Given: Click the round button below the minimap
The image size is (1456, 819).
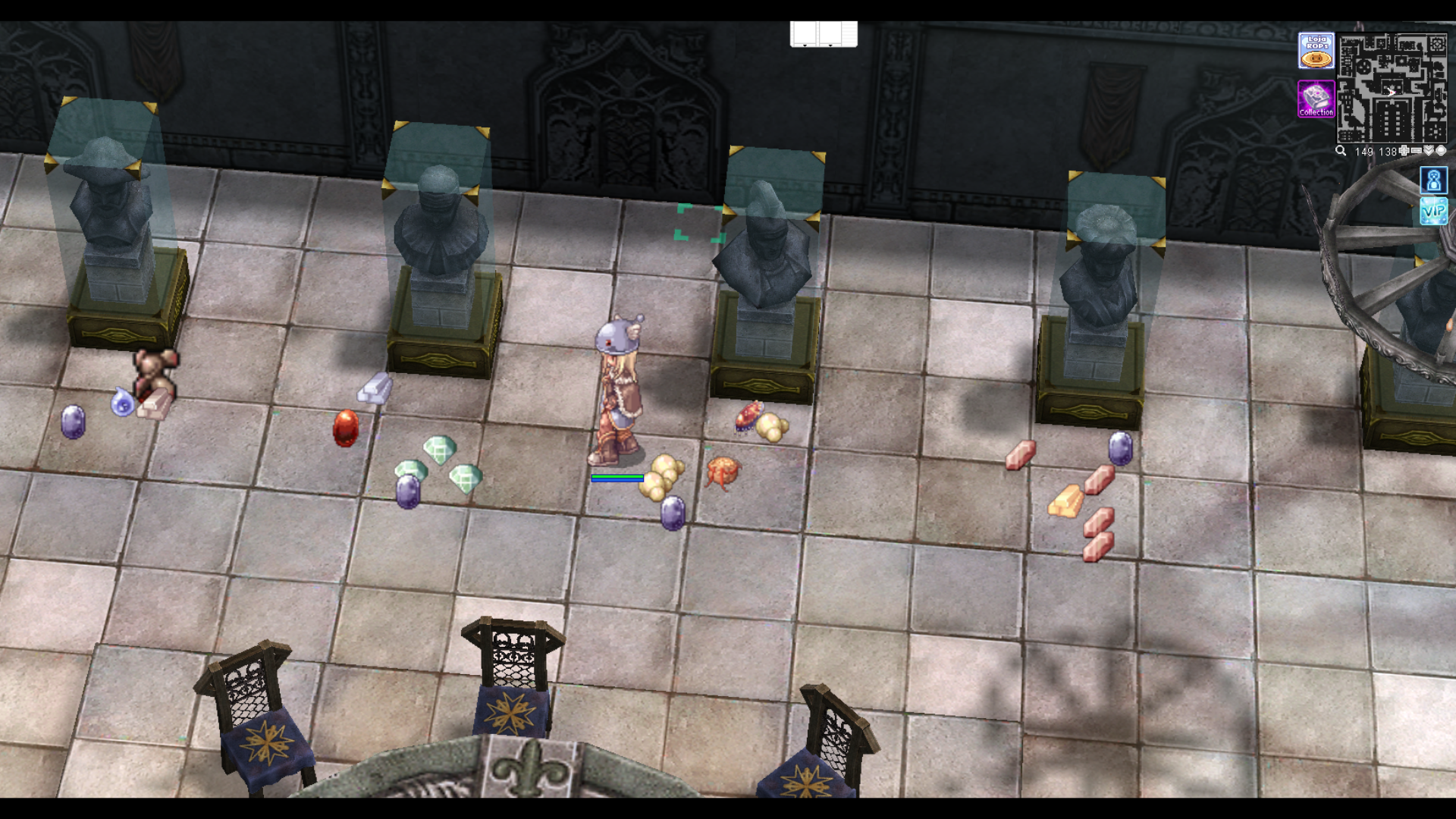Looking at the screenshot, I should coord(1441,151).
